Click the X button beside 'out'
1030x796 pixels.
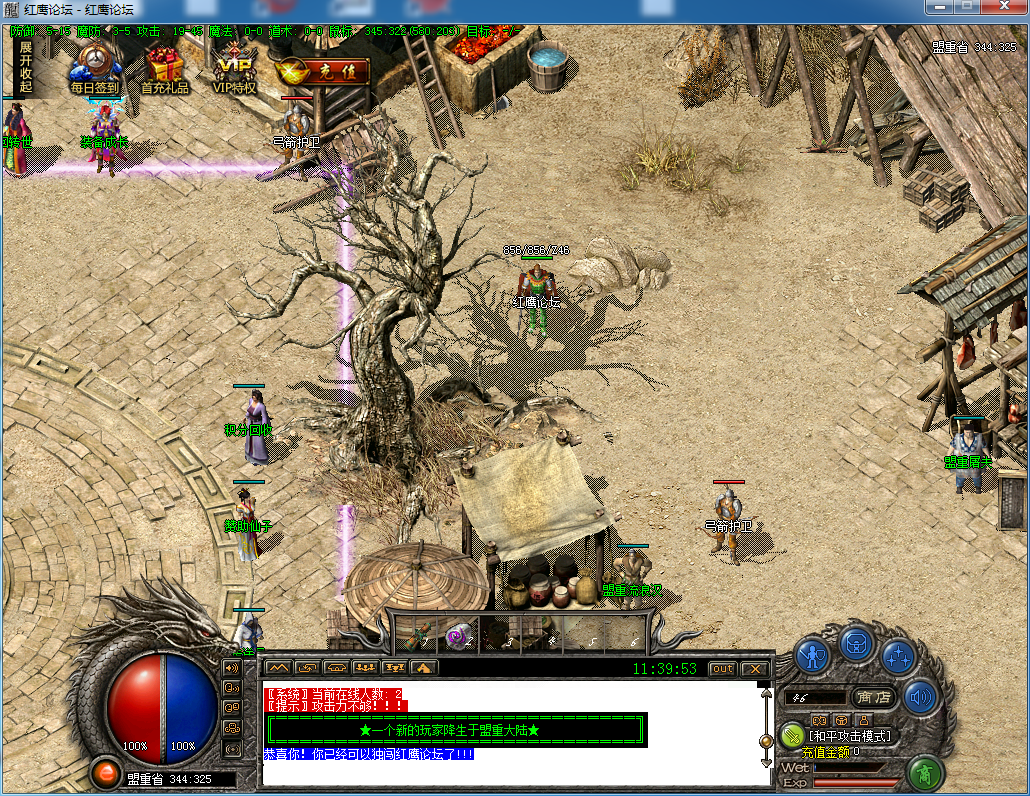click(754, 668)
